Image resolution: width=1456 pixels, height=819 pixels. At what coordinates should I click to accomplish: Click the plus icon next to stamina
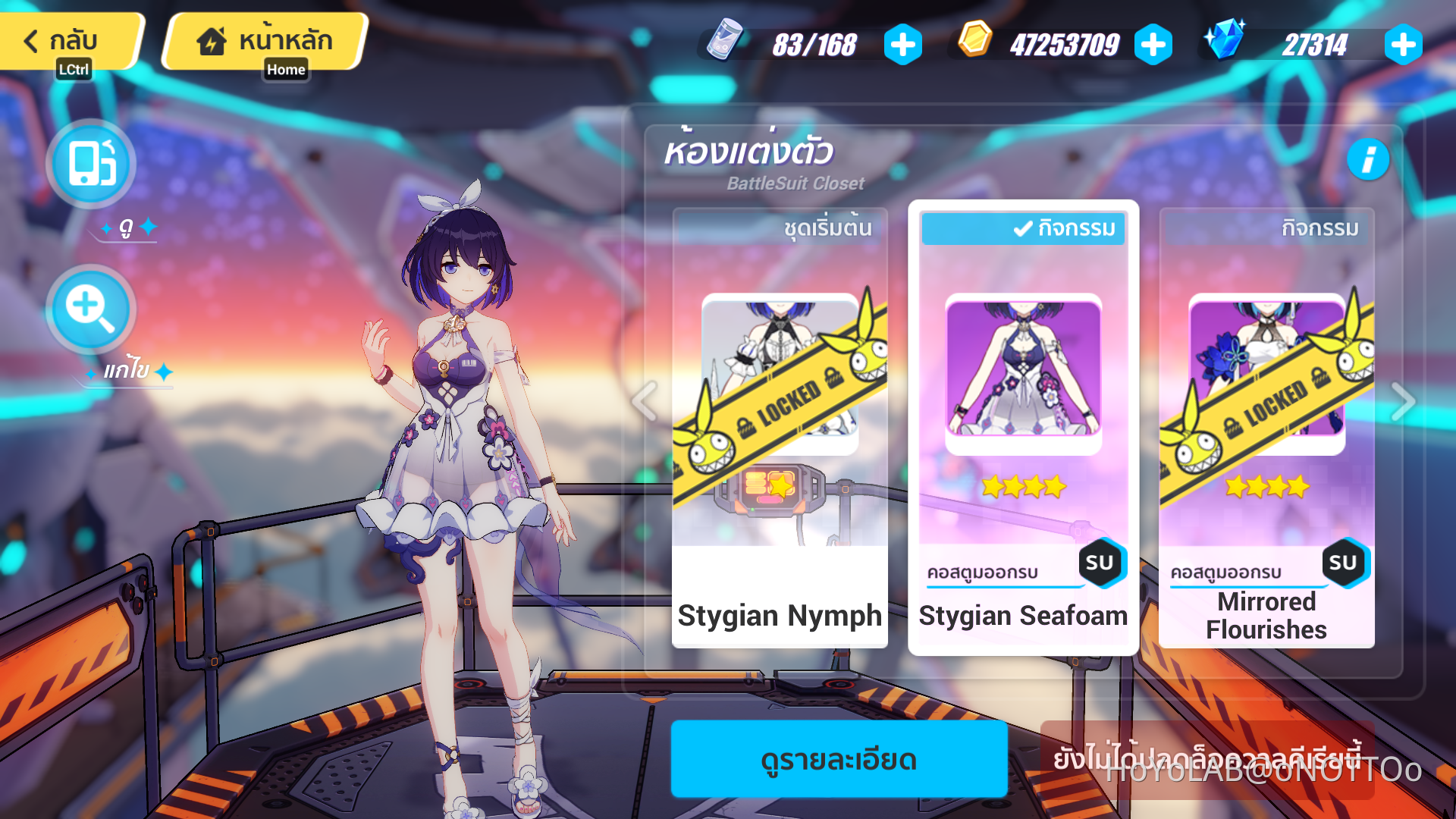pyautogui.click(x=902, y=45)
